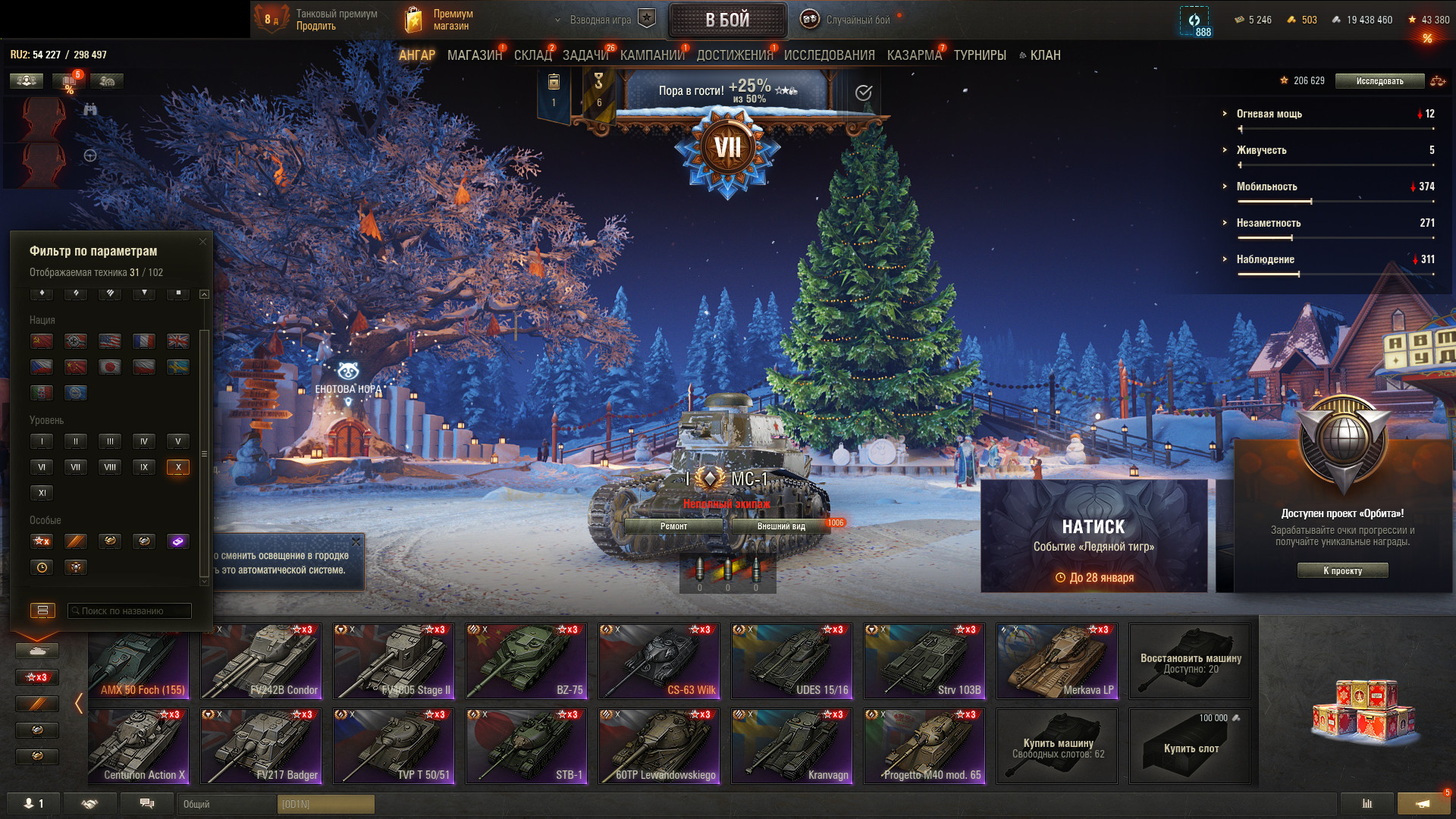This screenshot has width=1456, height=819.
Task: Start battle with the В БОЙ button
Action: coord(727,20)
